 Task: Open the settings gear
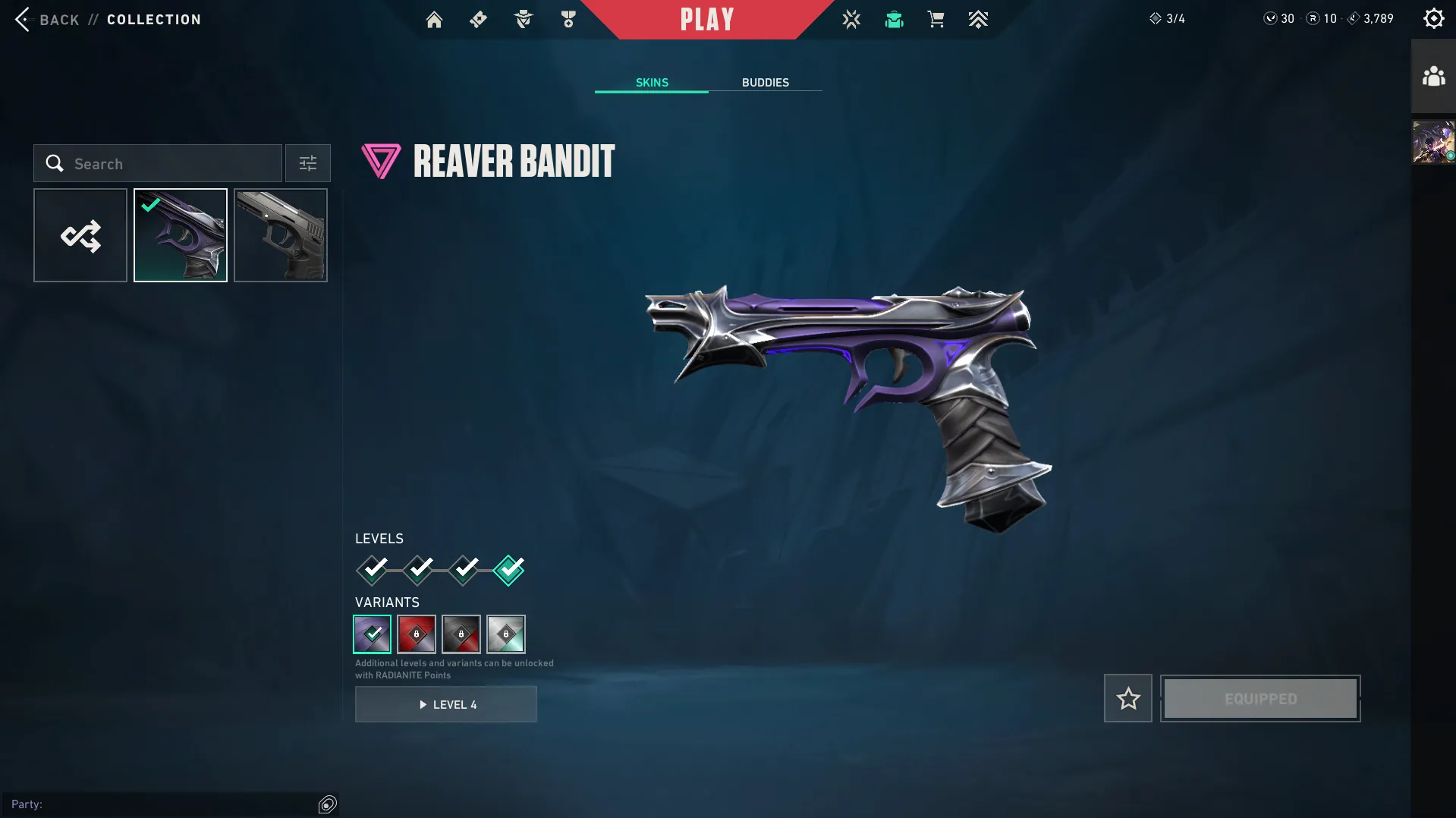click(1433, 17)
